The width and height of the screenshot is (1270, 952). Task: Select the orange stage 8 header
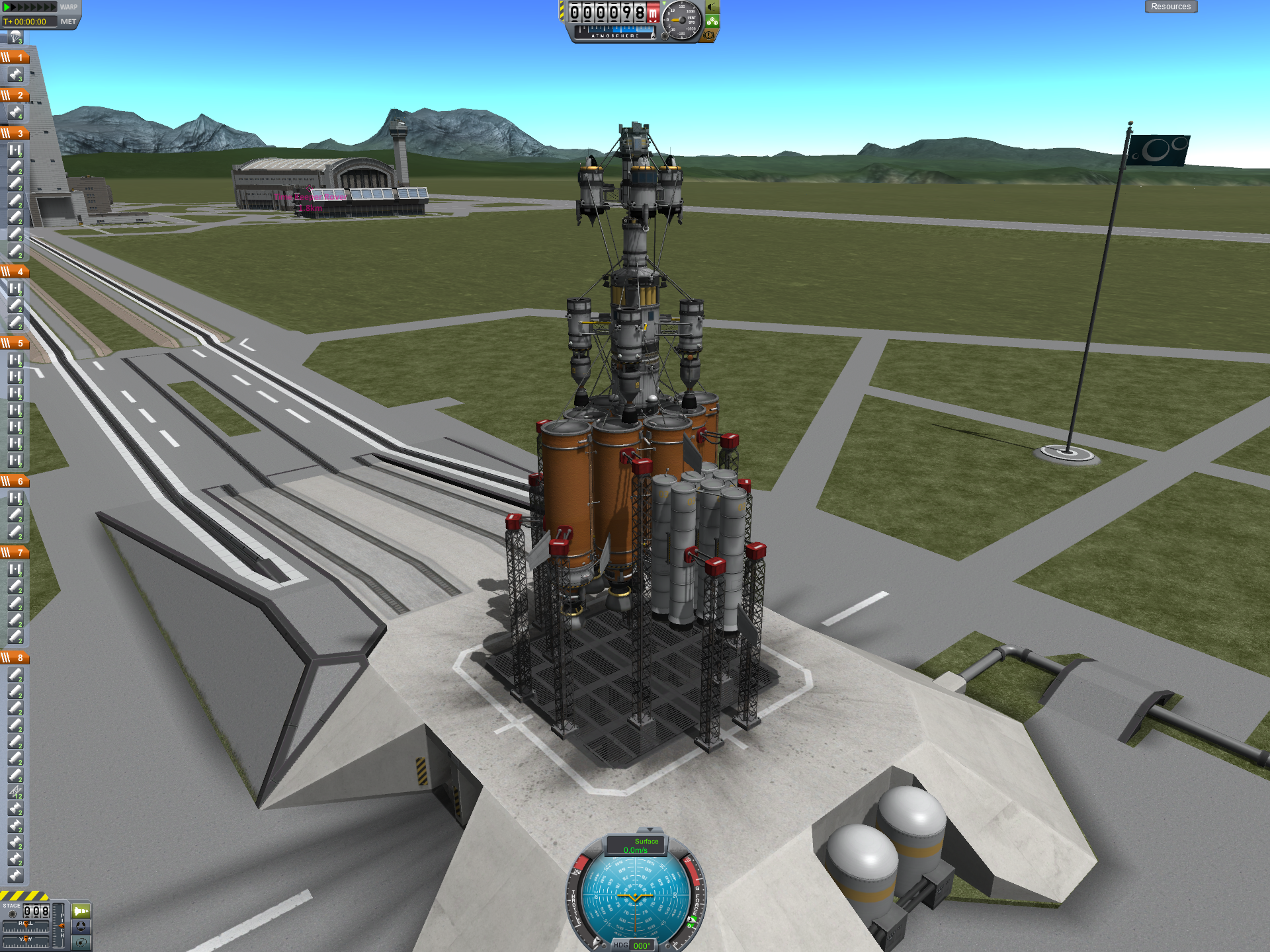pos(15,658)
